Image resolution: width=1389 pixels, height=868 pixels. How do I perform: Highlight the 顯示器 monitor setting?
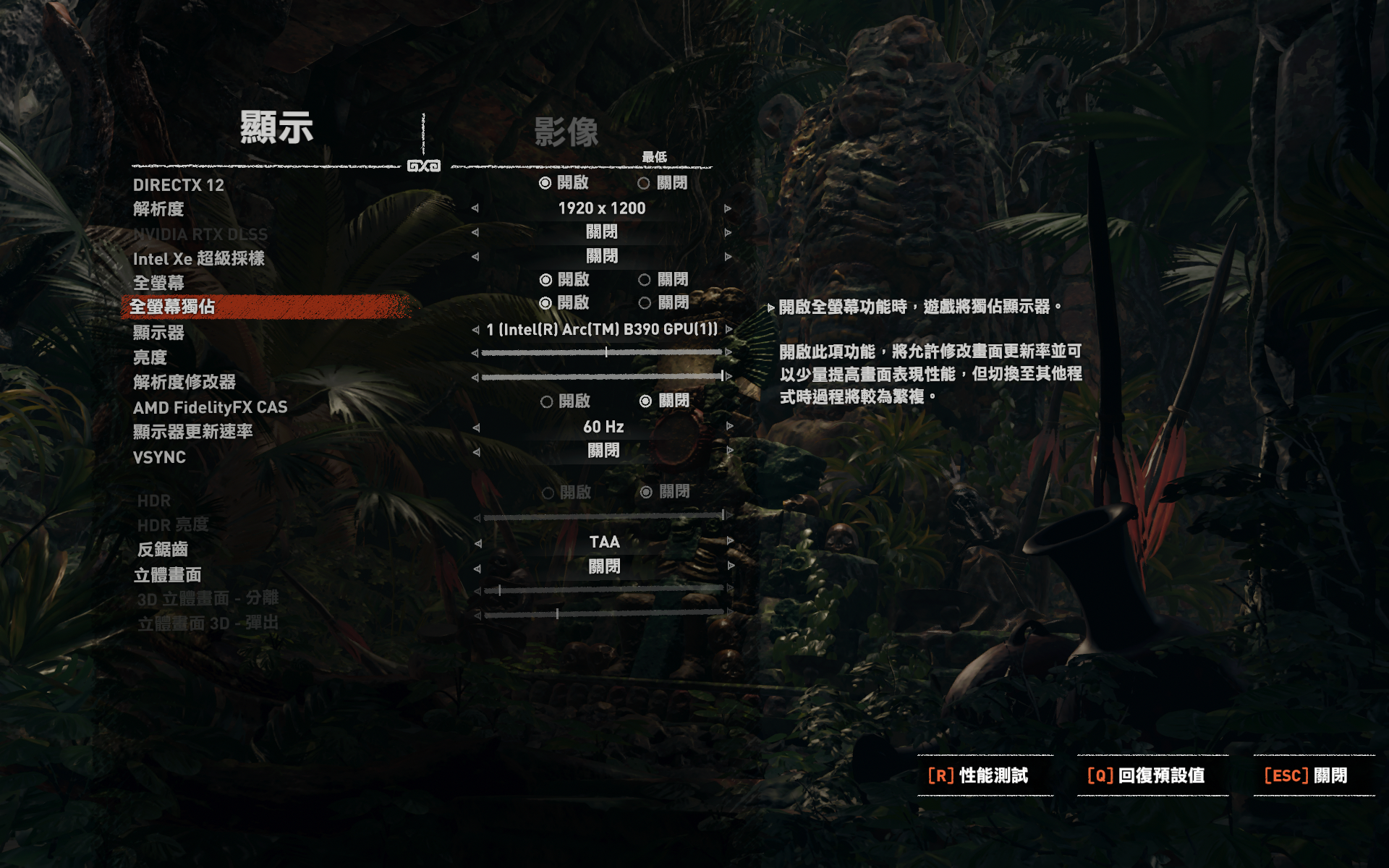pos(159,333)
